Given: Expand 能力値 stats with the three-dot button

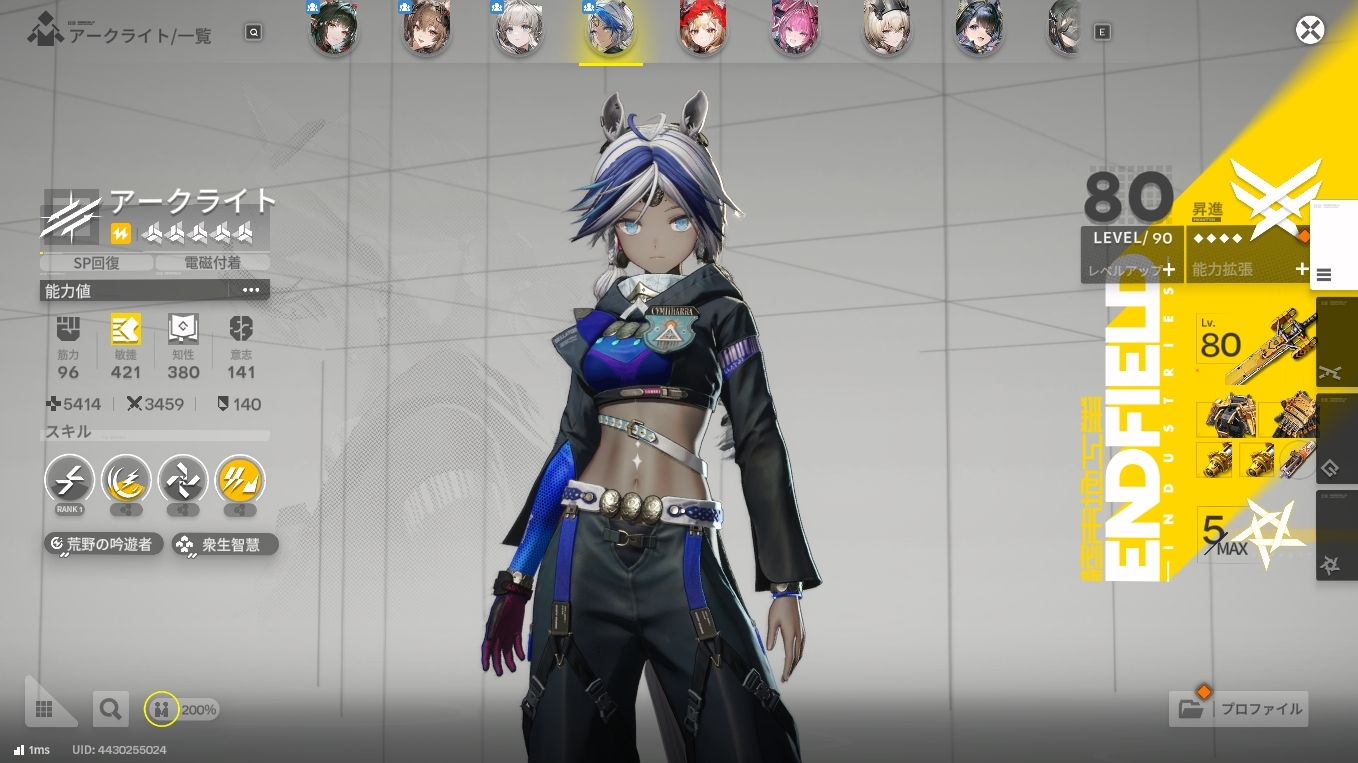Looking at the screenshot, I should click(x=250, y=291).
